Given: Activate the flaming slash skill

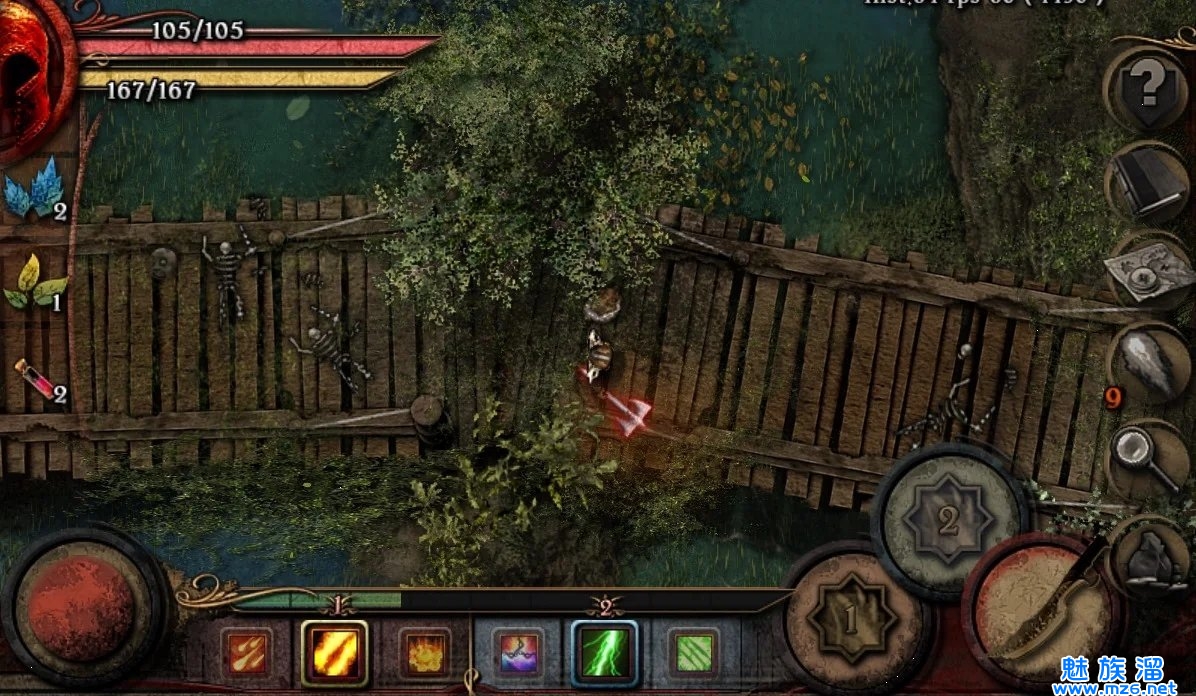Looking at the screenshot, I should (x=334, y=653).
